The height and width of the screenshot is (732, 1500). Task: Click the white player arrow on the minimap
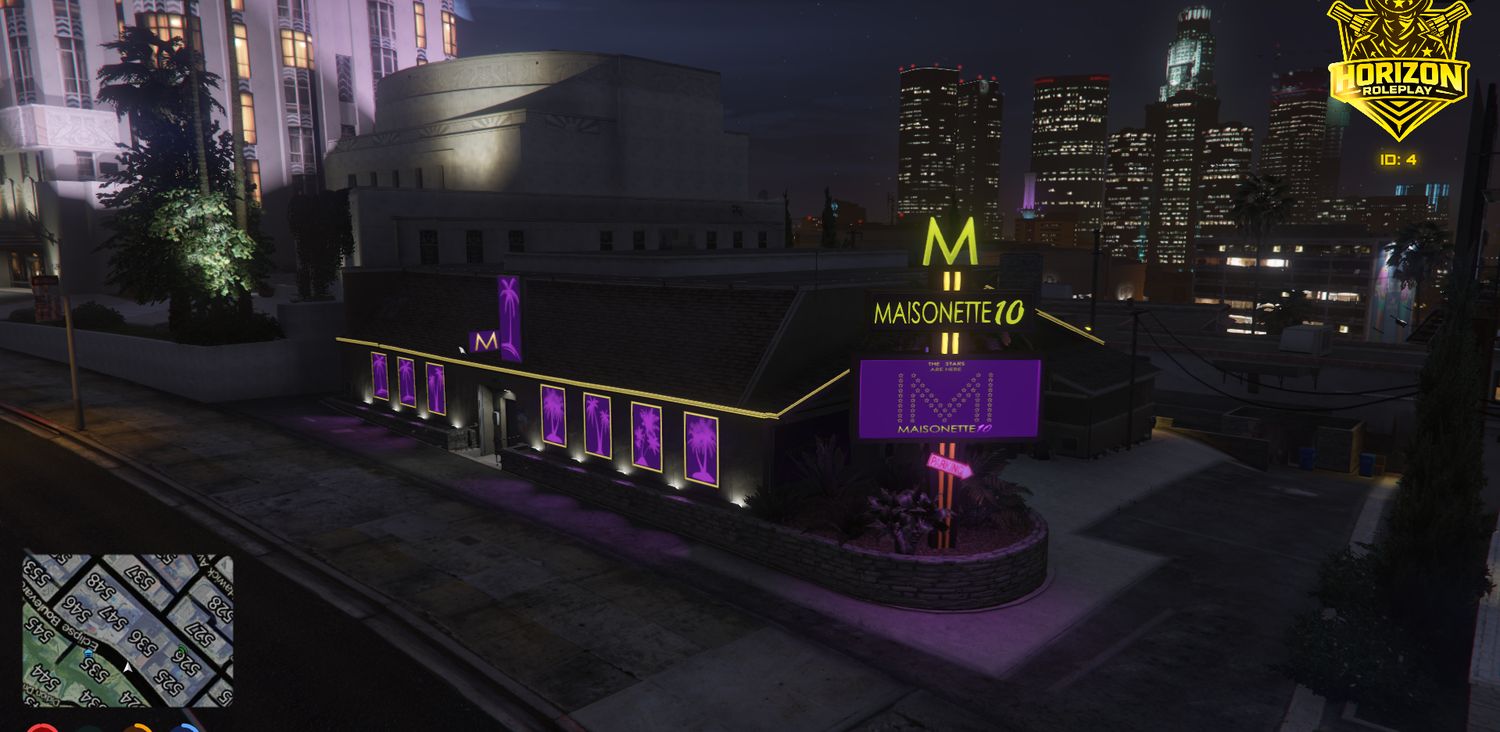tap(128, 666)
